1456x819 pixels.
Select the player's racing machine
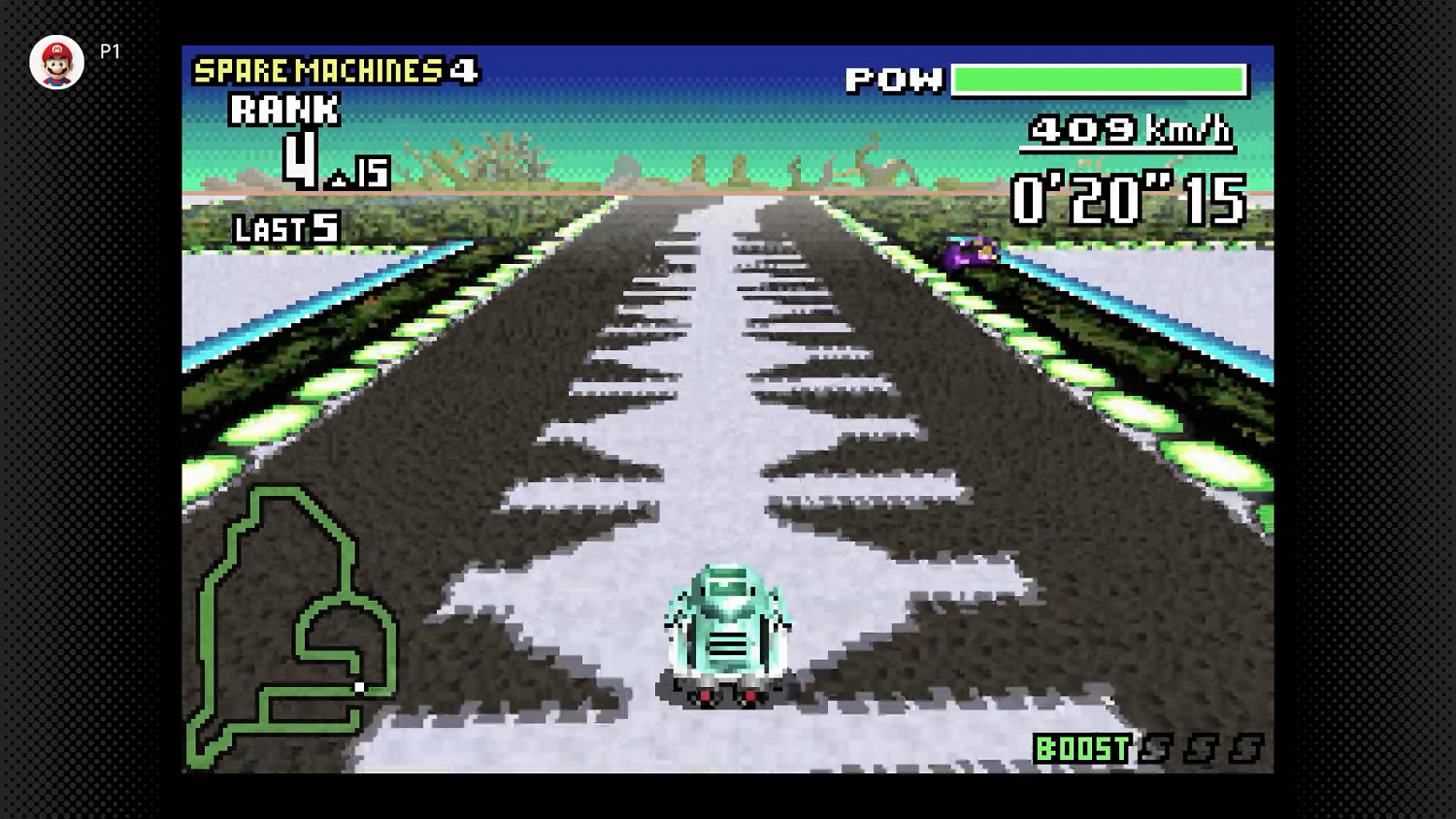coord(724,636)
